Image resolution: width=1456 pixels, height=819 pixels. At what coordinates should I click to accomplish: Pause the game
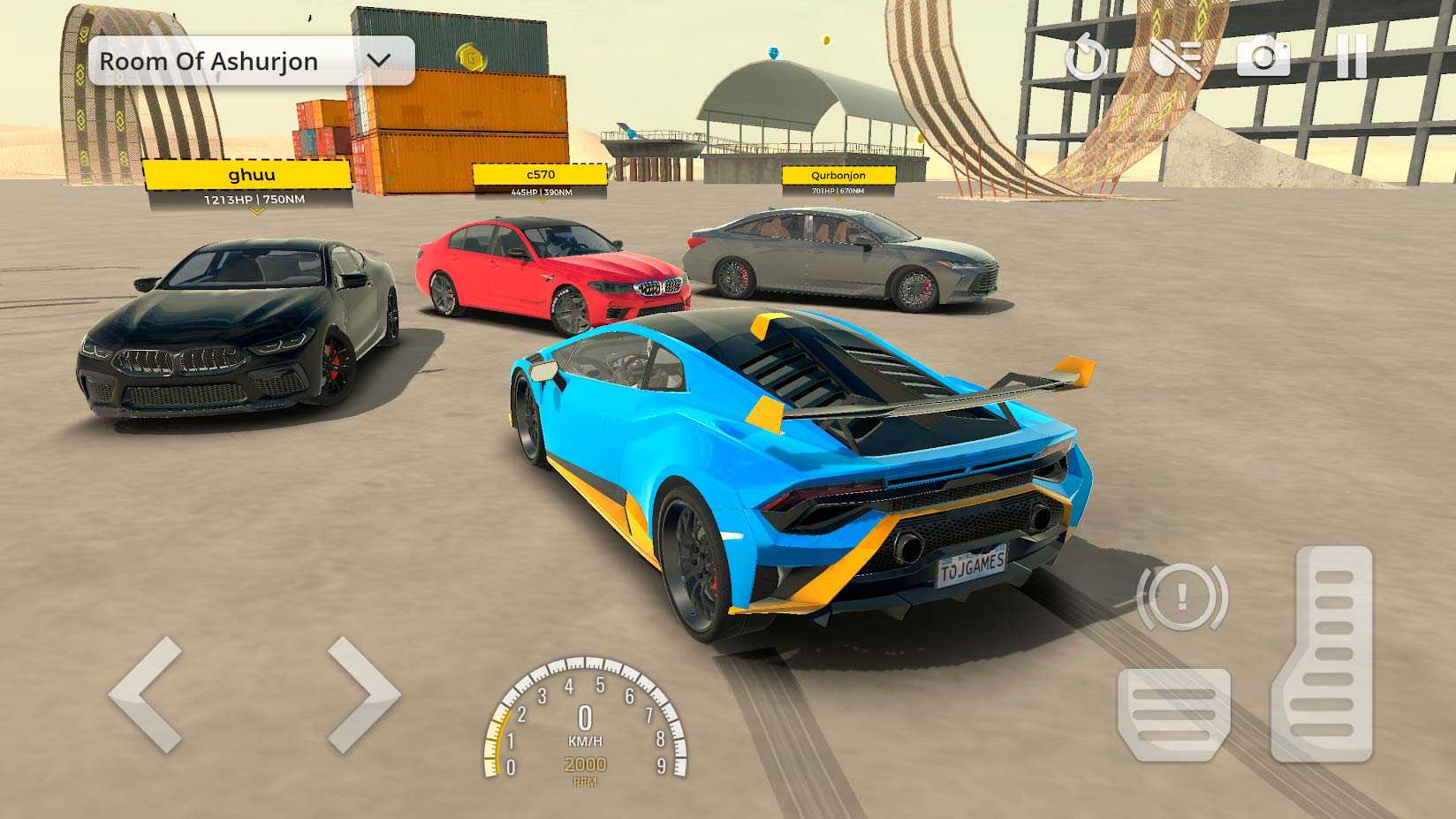[1351, 57]
